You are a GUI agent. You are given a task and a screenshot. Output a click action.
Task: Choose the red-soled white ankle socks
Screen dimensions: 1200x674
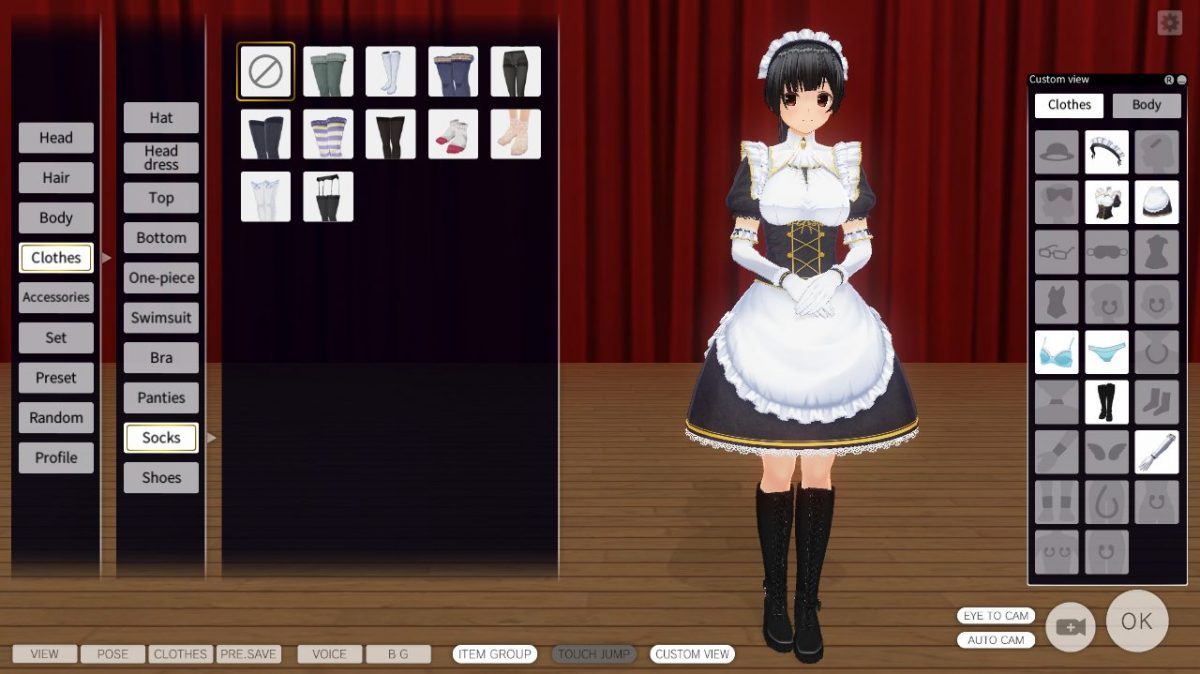453,134
